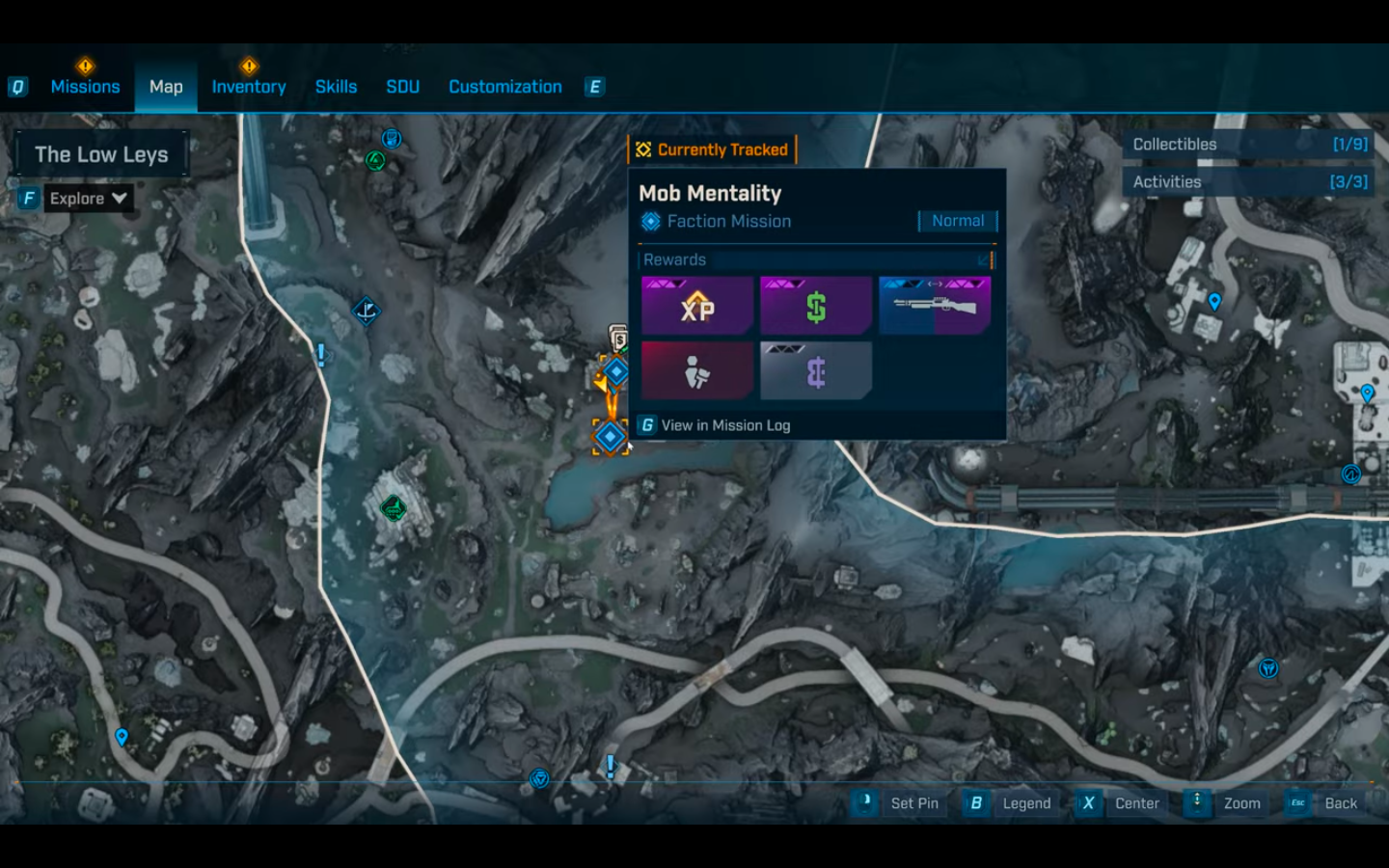The width and height of the screenshot is (1389, 868).
Task: Go to the Skills tab
Action: coord(336,87)
